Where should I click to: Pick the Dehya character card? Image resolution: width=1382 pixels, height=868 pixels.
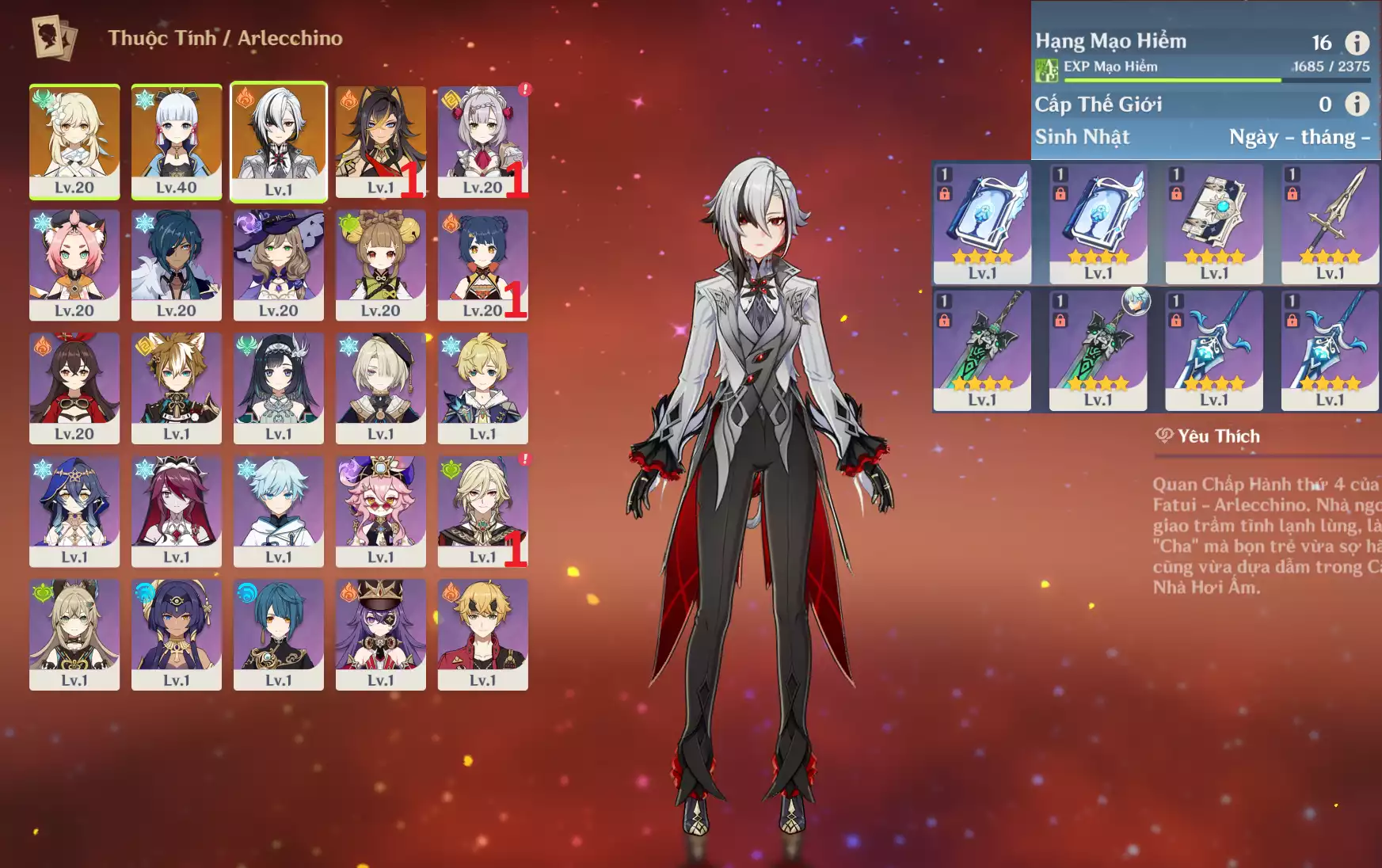[380, 141]
